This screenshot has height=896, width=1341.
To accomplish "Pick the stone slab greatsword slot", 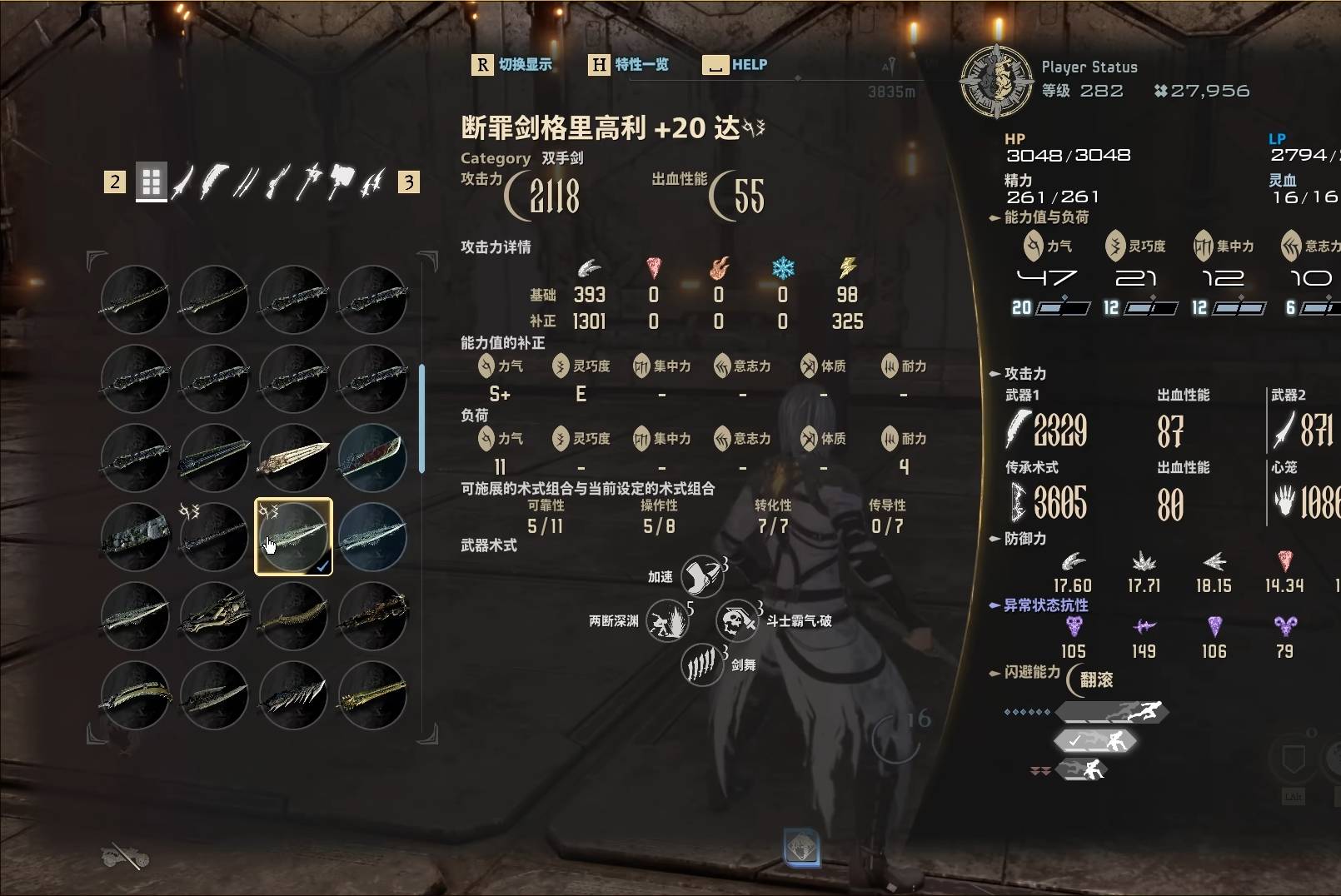I will pos(135,537).
